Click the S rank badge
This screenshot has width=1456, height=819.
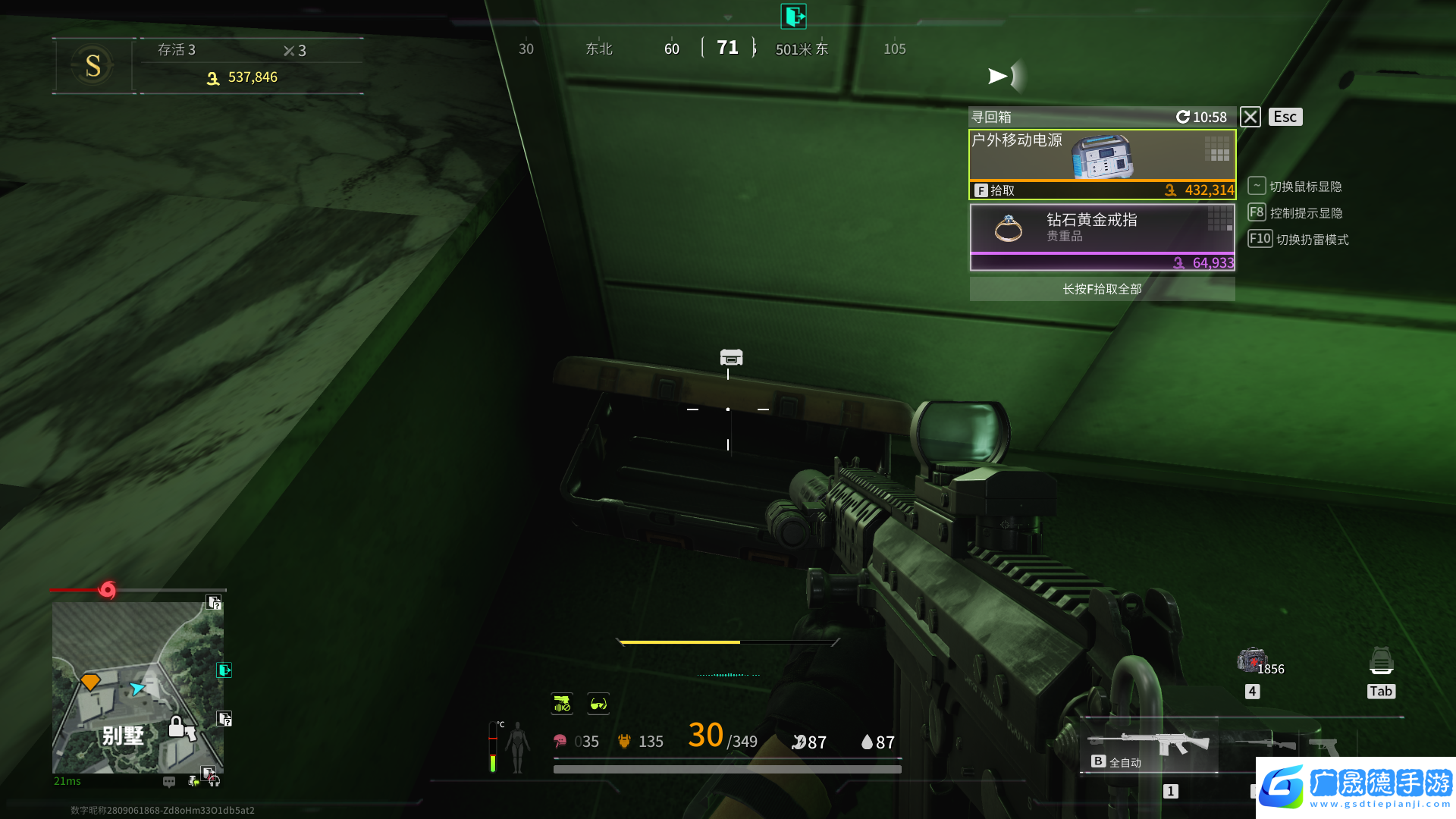(x=93, y=66)
